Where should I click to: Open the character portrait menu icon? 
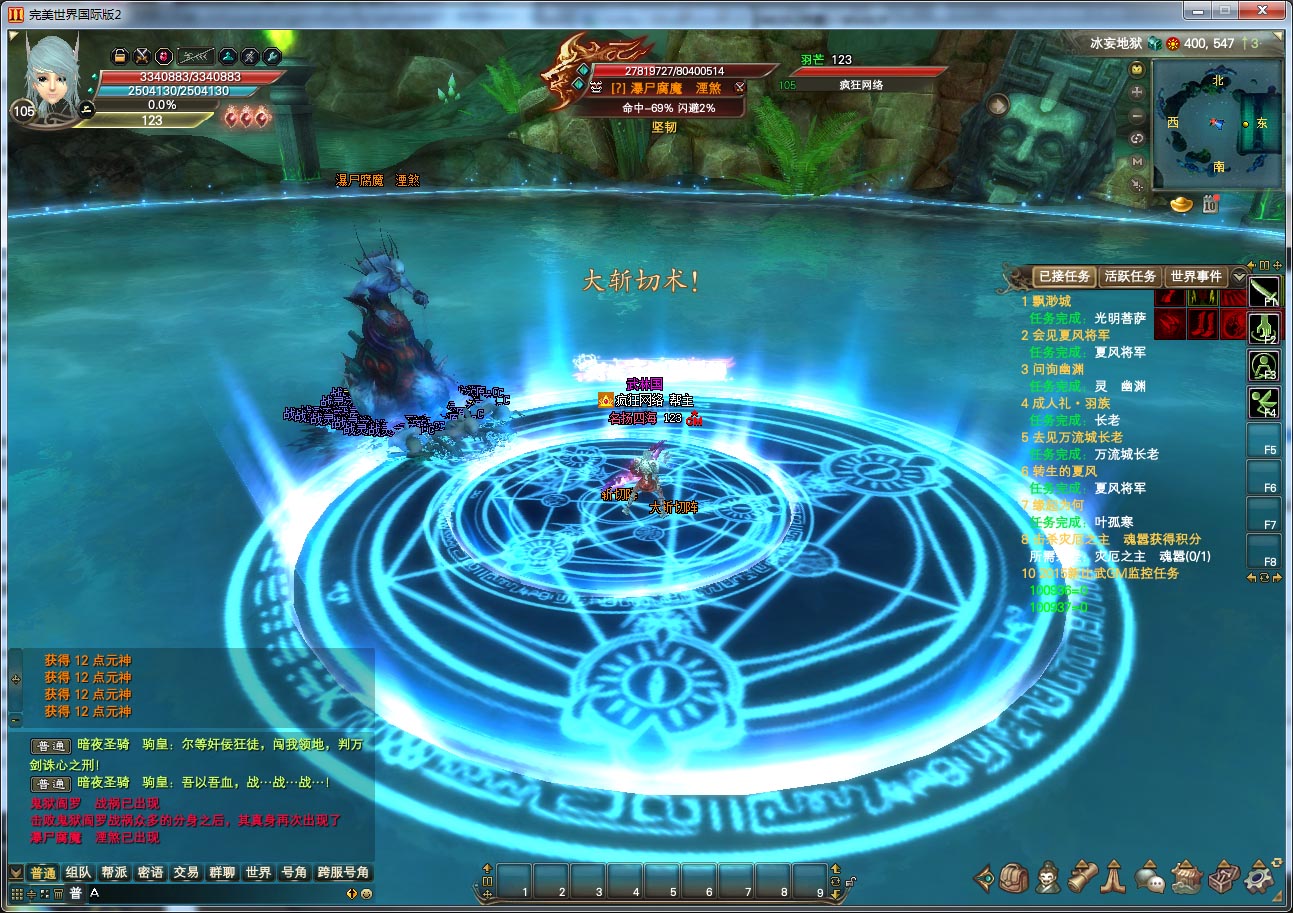point(1048,877)
